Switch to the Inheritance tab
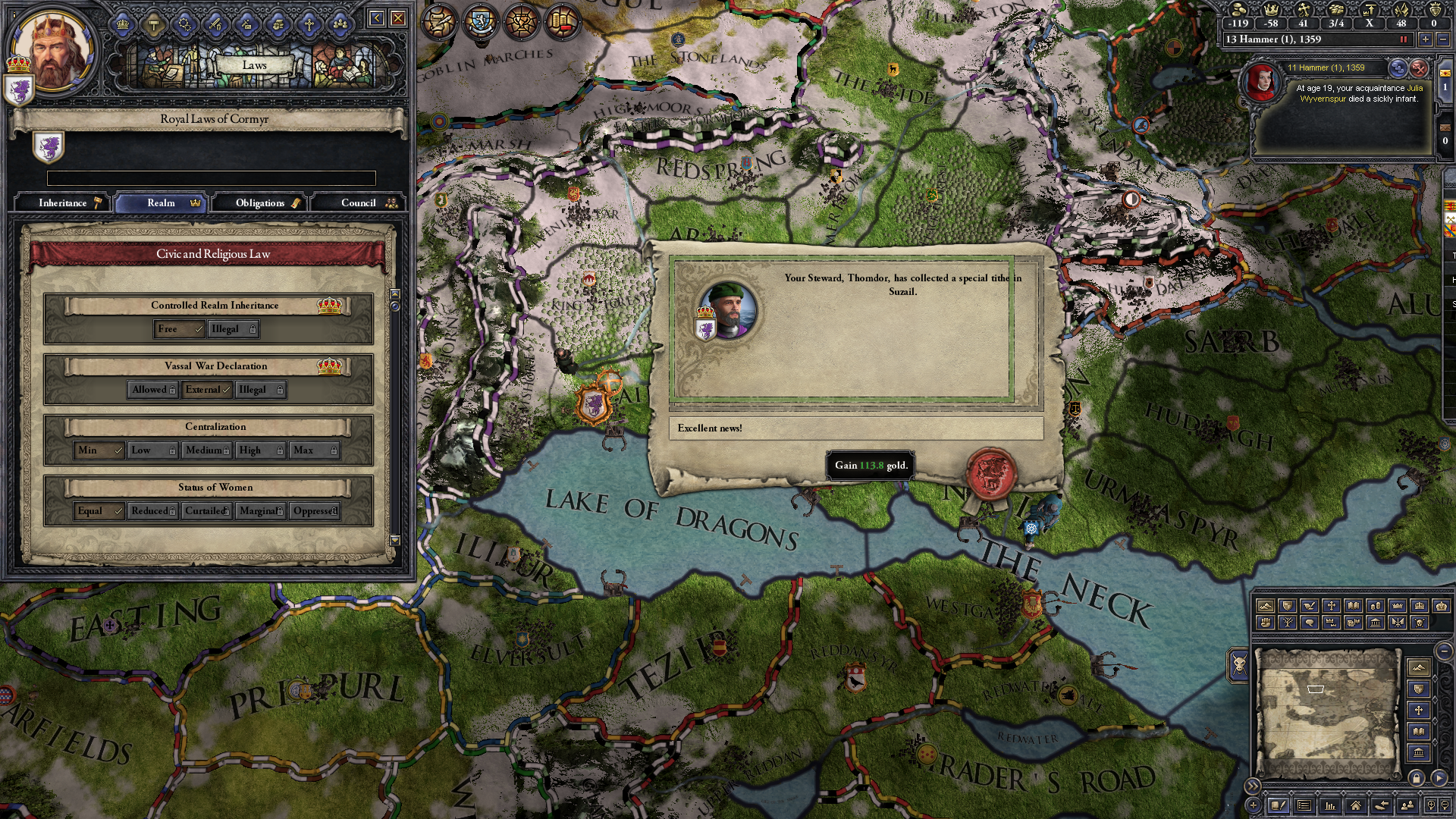 64,203
